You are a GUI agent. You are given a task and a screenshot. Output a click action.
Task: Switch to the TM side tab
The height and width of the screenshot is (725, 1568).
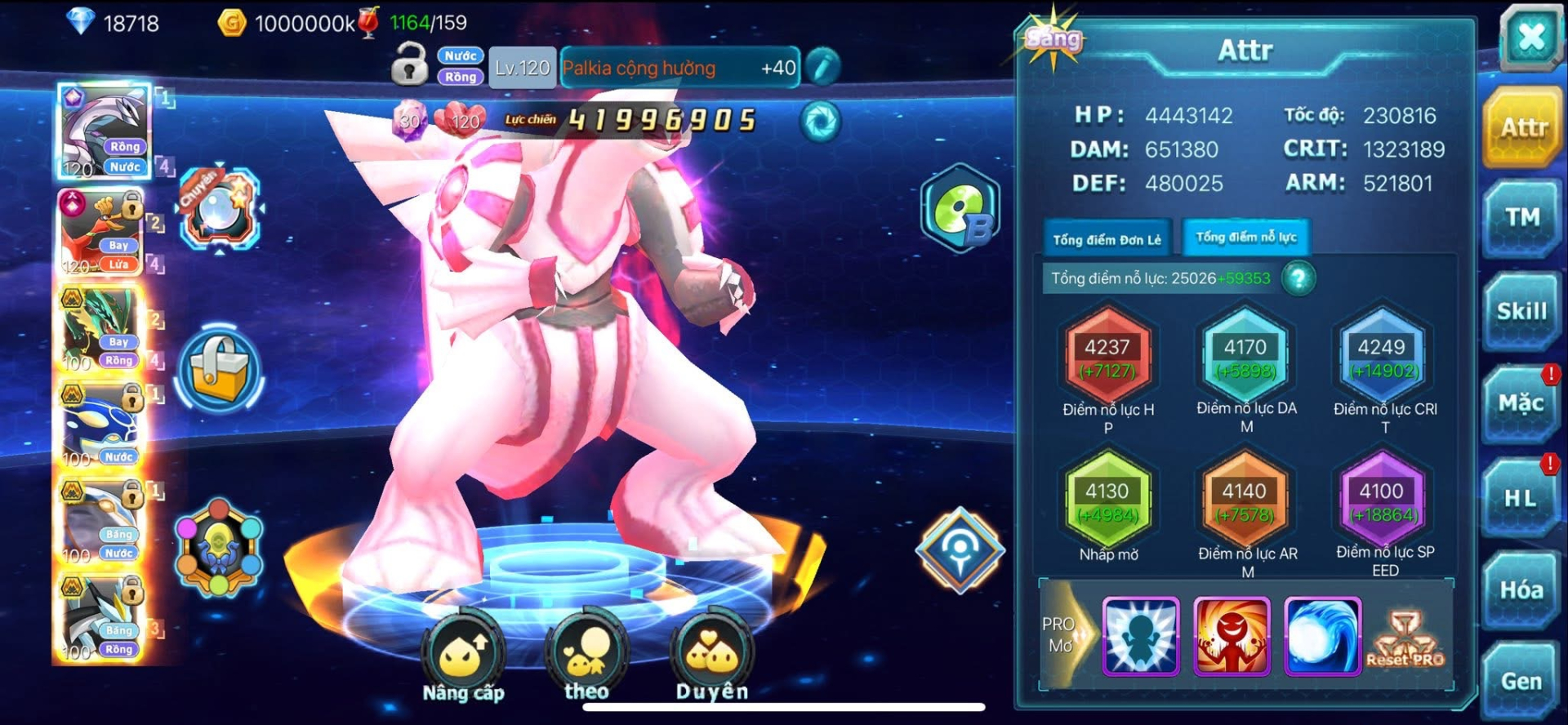click(1522, 218)
